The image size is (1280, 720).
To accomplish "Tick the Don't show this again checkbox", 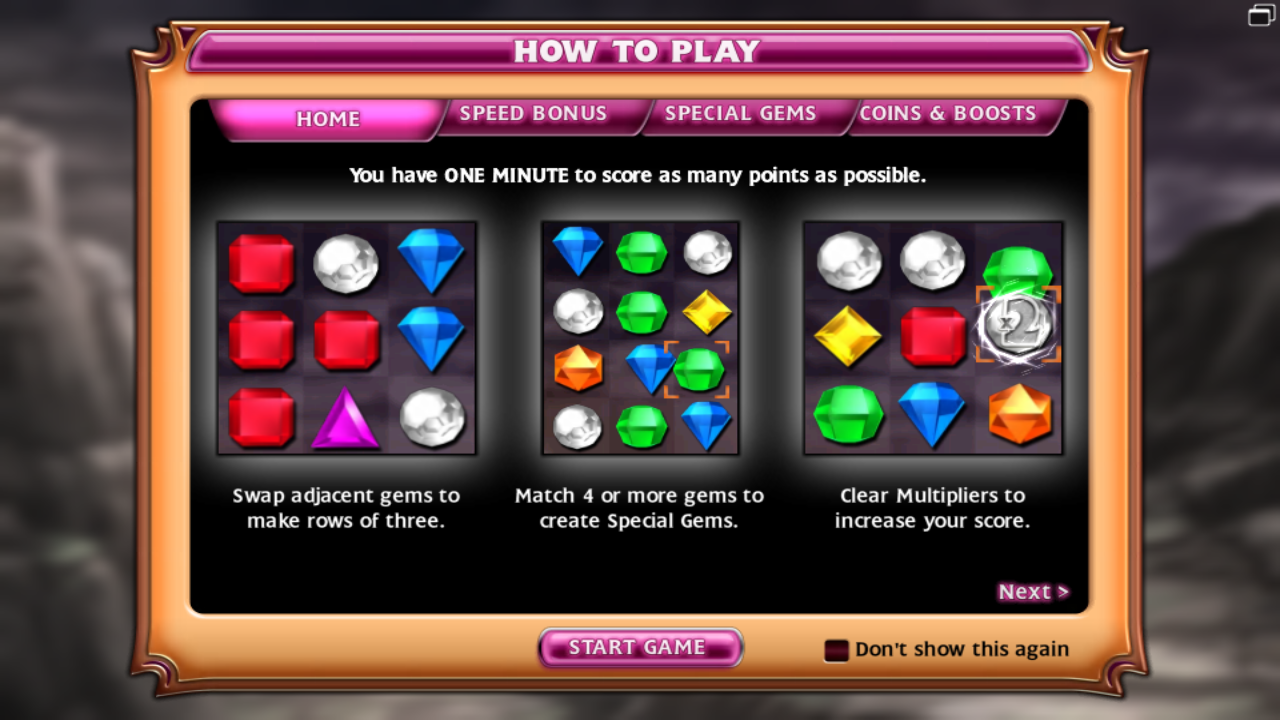I will point(836,651).
